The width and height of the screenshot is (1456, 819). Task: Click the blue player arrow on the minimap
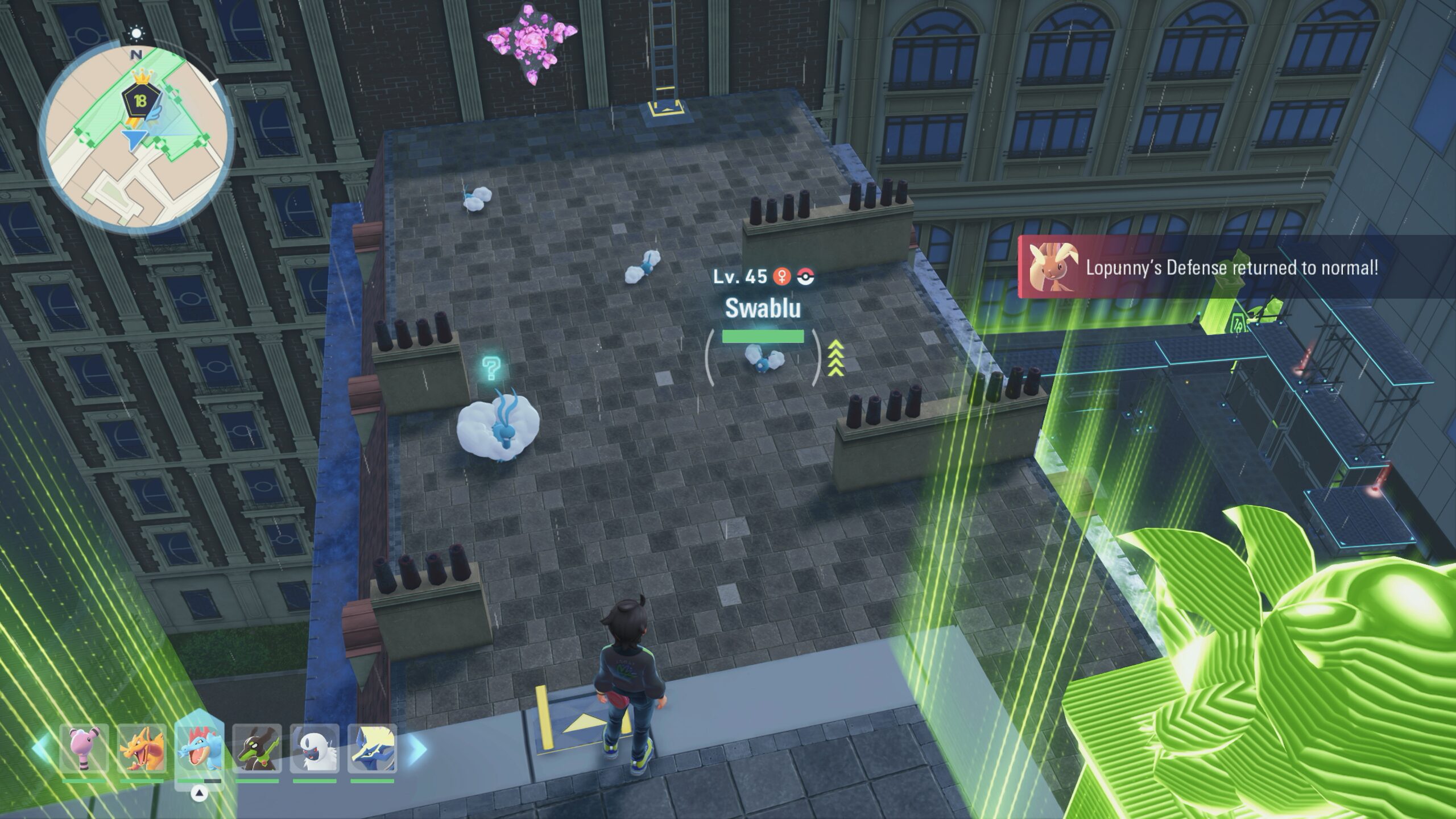point(134,139)
